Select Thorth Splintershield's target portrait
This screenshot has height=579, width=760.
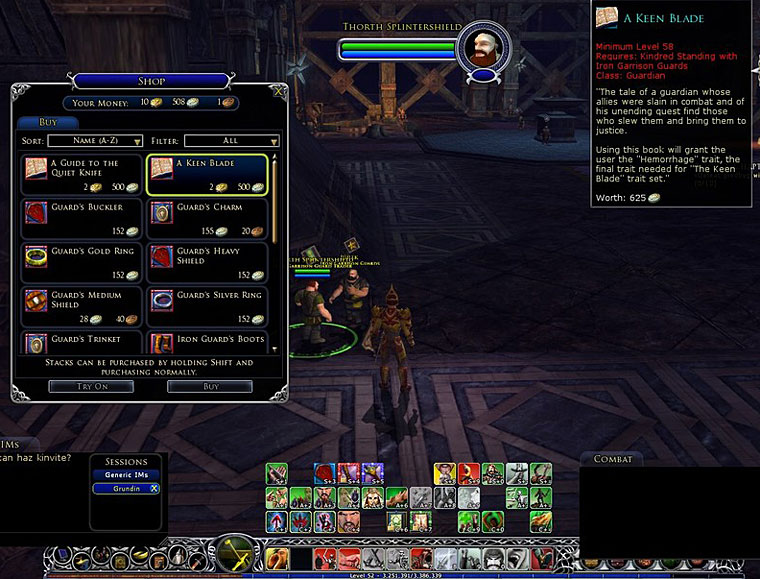[x=483, y=48]
